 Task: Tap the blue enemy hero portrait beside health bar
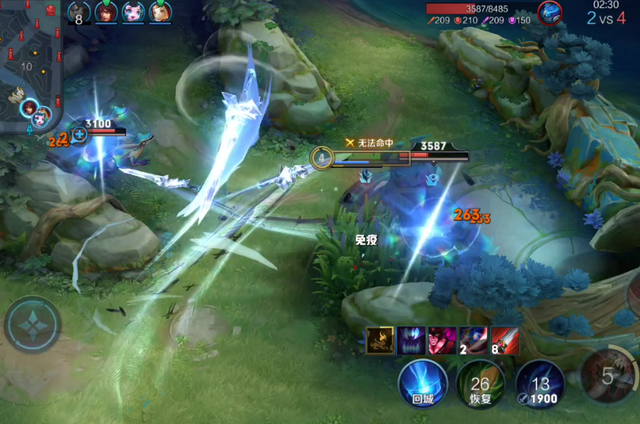549,12
